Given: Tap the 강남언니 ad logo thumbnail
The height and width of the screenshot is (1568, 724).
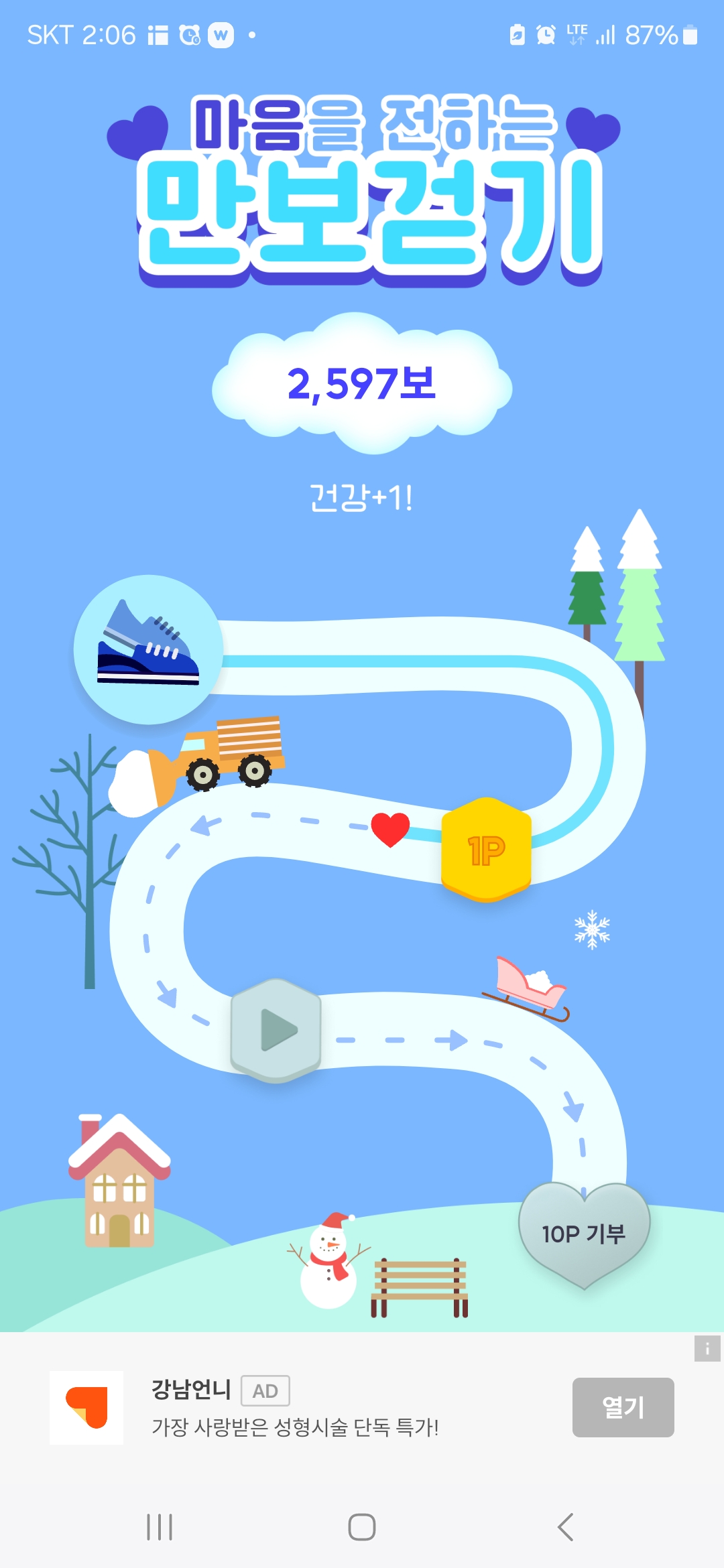Looking at the screenshot, I should click(x=86, y=1407).
